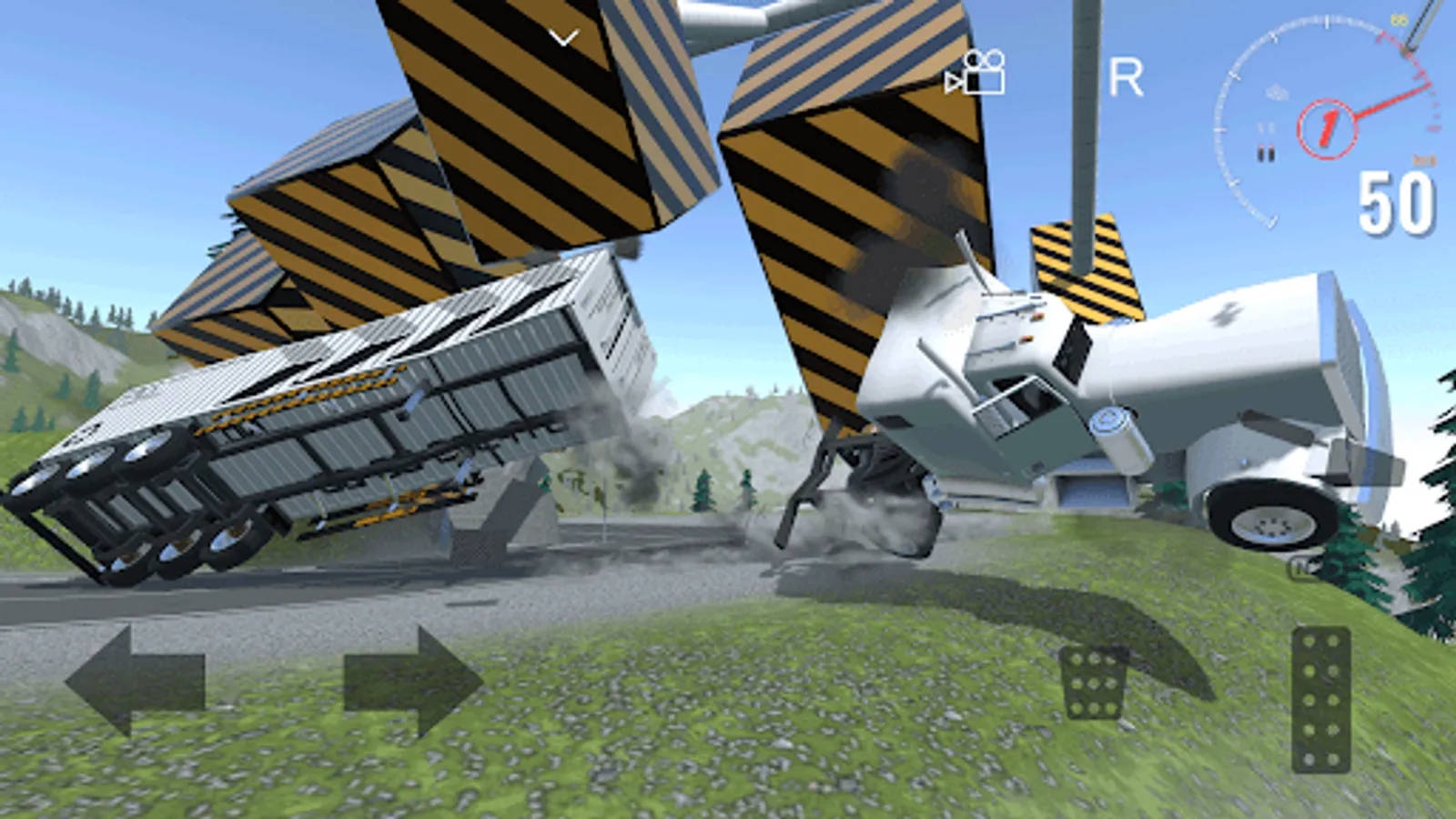
Task: Tap the km/h unit label near the speed value
Action: [x=1422, y=160]
